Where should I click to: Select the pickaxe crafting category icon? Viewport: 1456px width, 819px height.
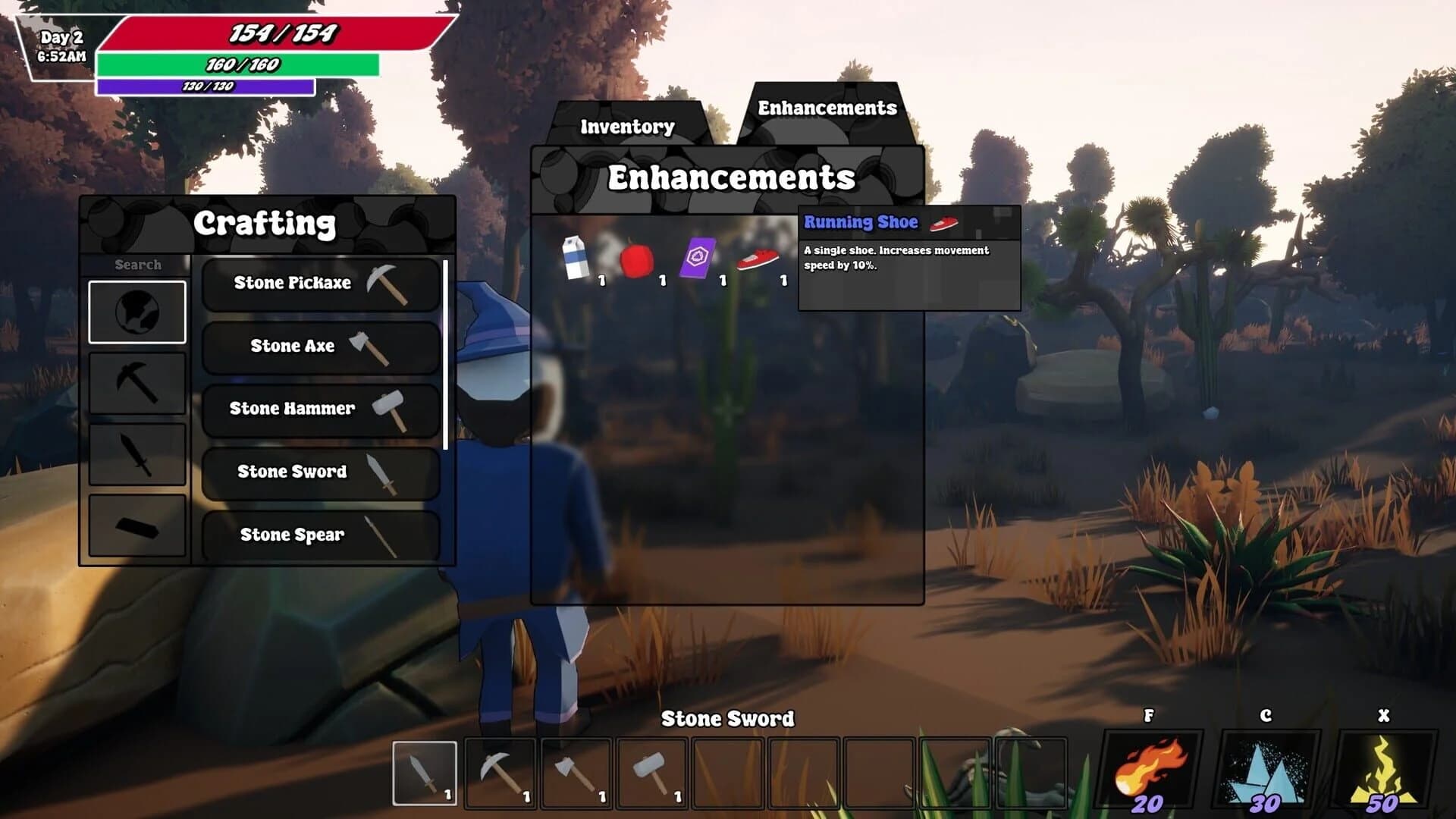137,385
